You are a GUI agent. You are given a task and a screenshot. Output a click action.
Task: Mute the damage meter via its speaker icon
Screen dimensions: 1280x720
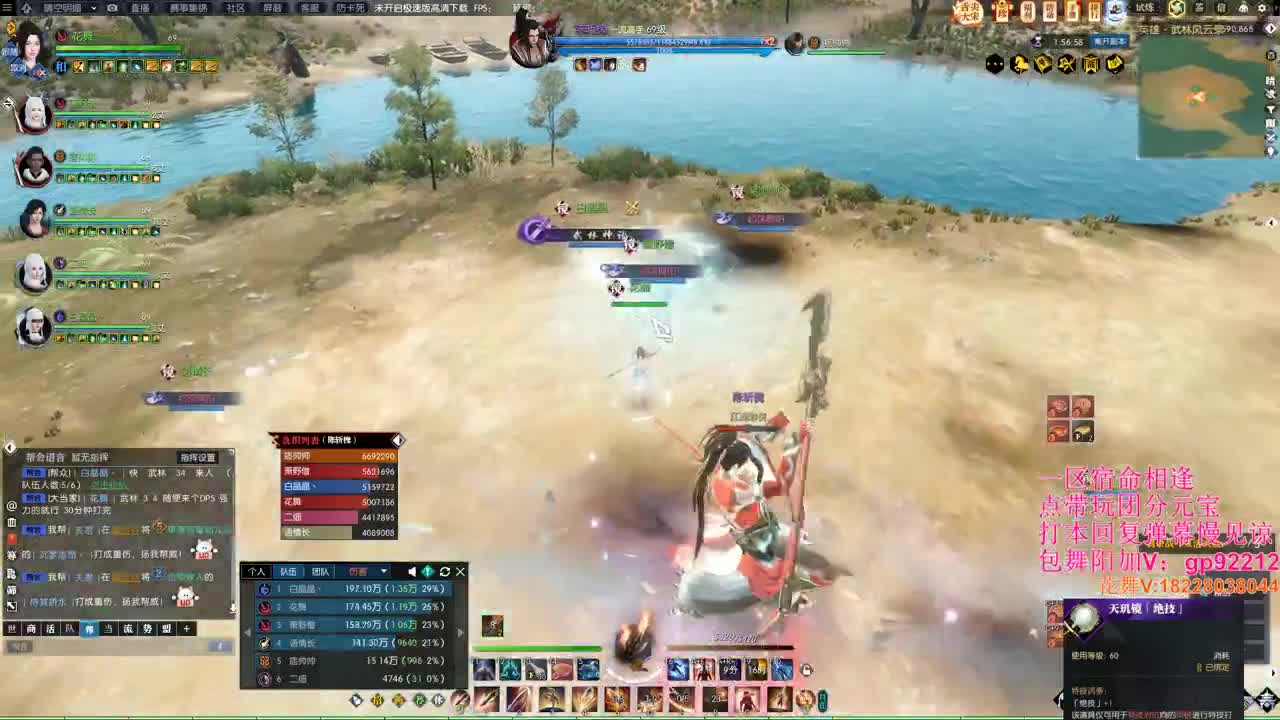click(x=411, y=571)
